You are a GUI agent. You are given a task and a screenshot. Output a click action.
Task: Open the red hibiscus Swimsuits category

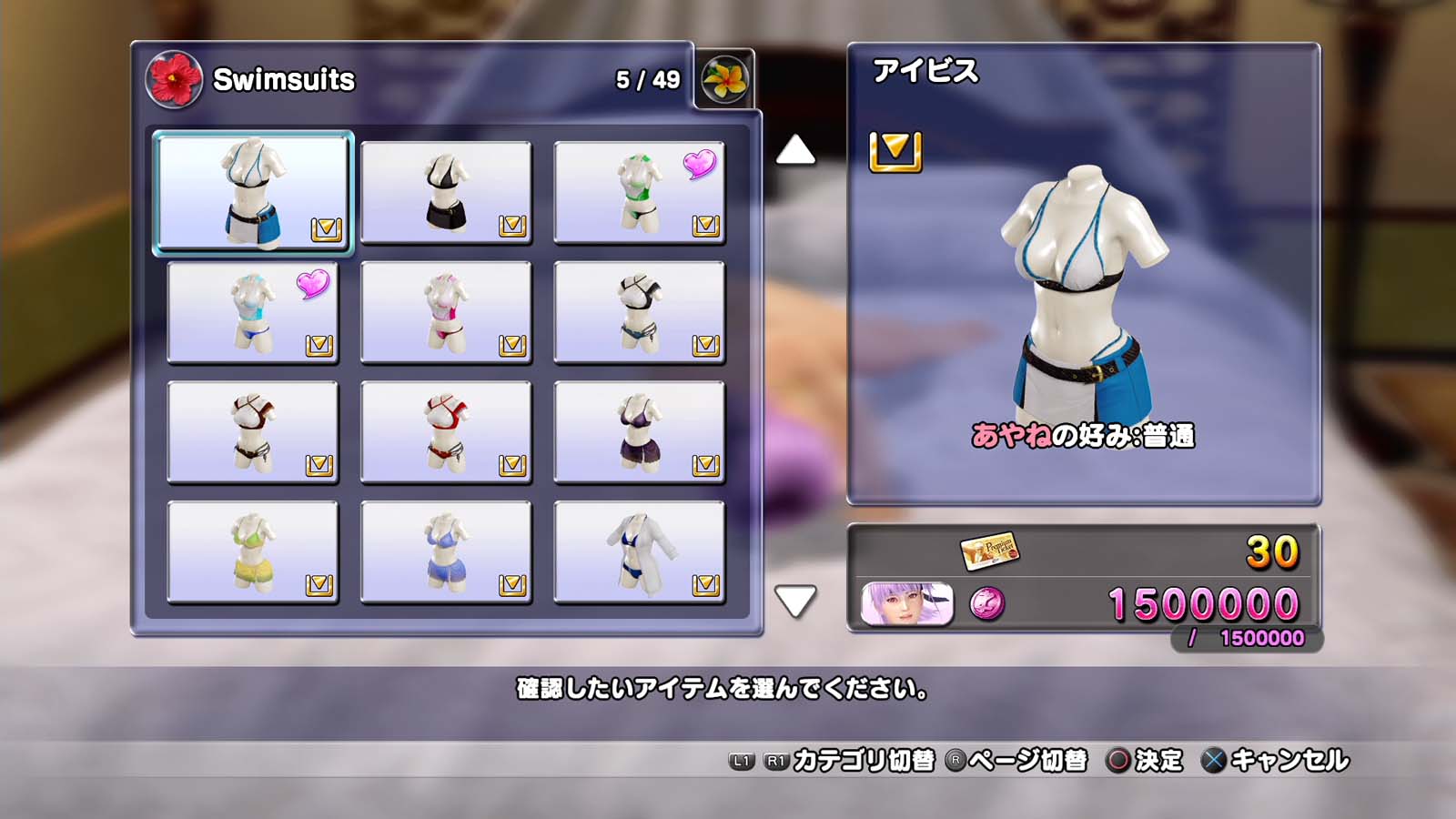(173, 80)
